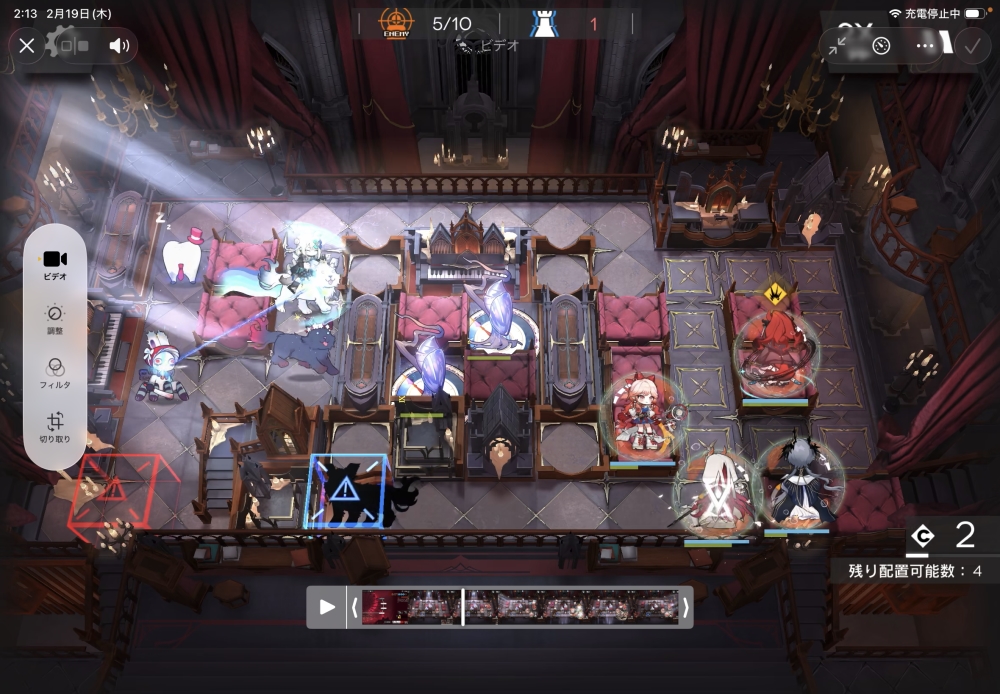Open the 調整 adjustment tab
1000x694 pixels.
(55, 319)
